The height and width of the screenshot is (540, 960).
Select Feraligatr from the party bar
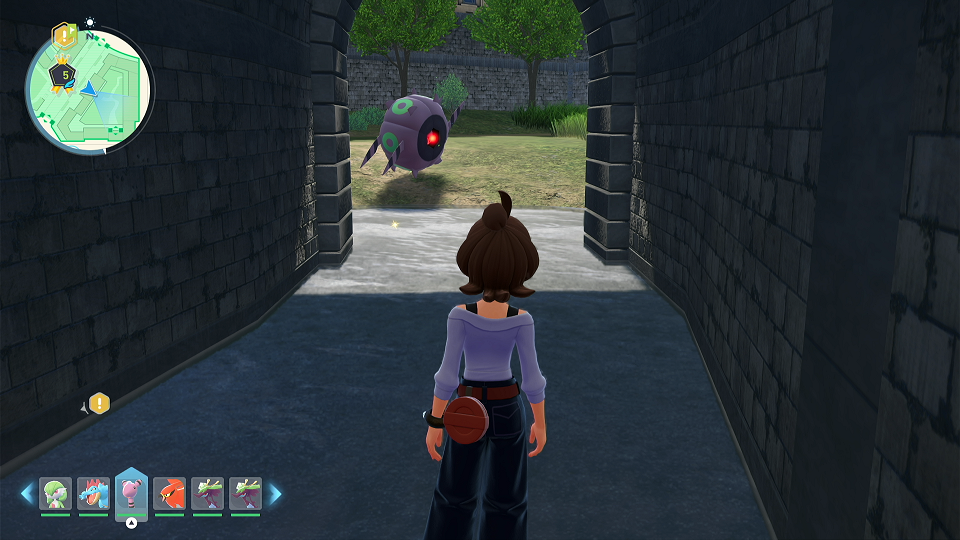94,494
